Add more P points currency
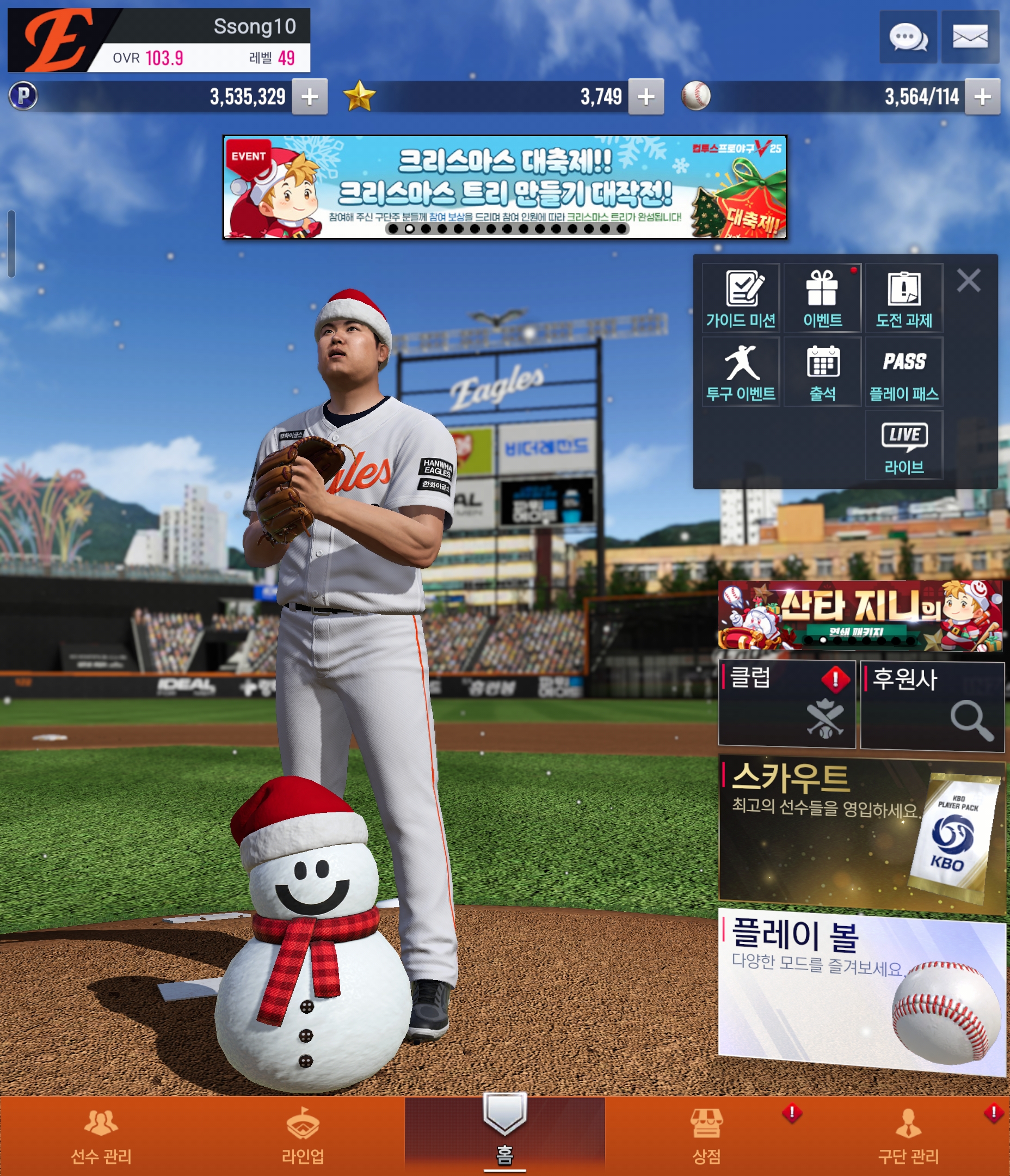This screenshot has height=1176, width=1010. [x=309, y=97]
